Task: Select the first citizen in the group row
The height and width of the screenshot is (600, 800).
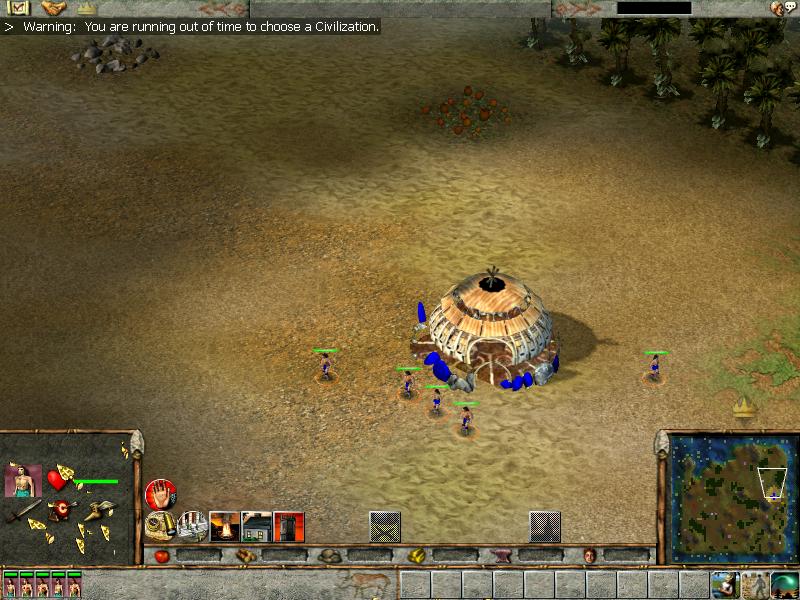Action: click(x=10, y=584)
